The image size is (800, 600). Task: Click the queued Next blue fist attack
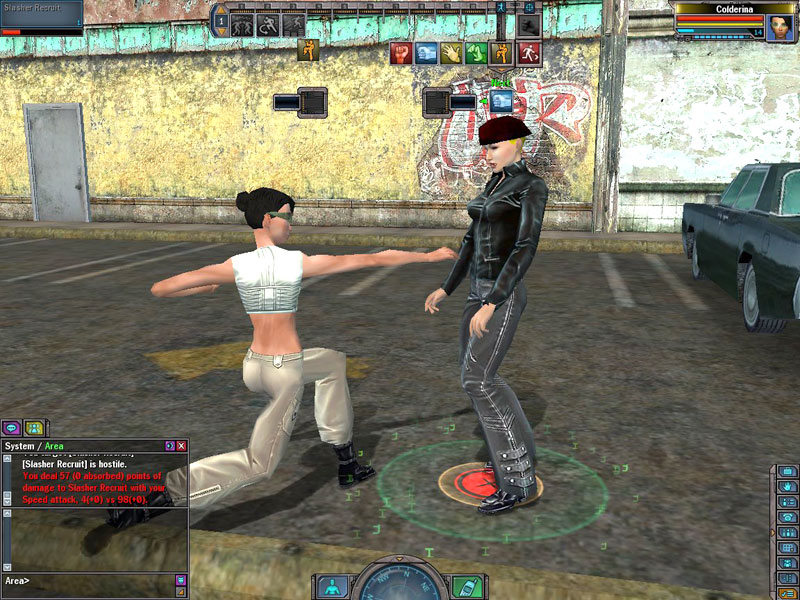[501, 101]
